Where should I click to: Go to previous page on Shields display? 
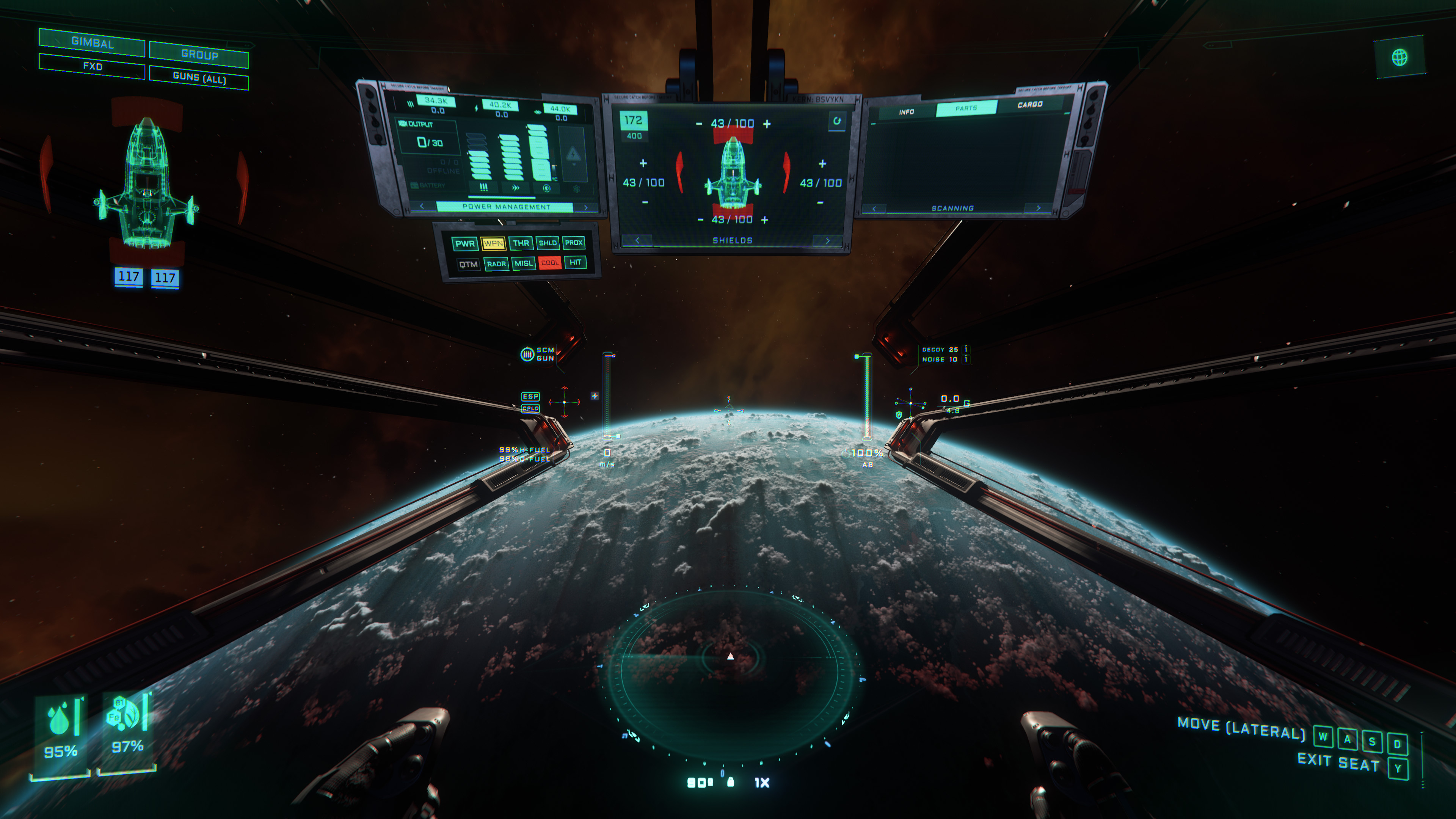pyautogui.click(x=637, y=240)
